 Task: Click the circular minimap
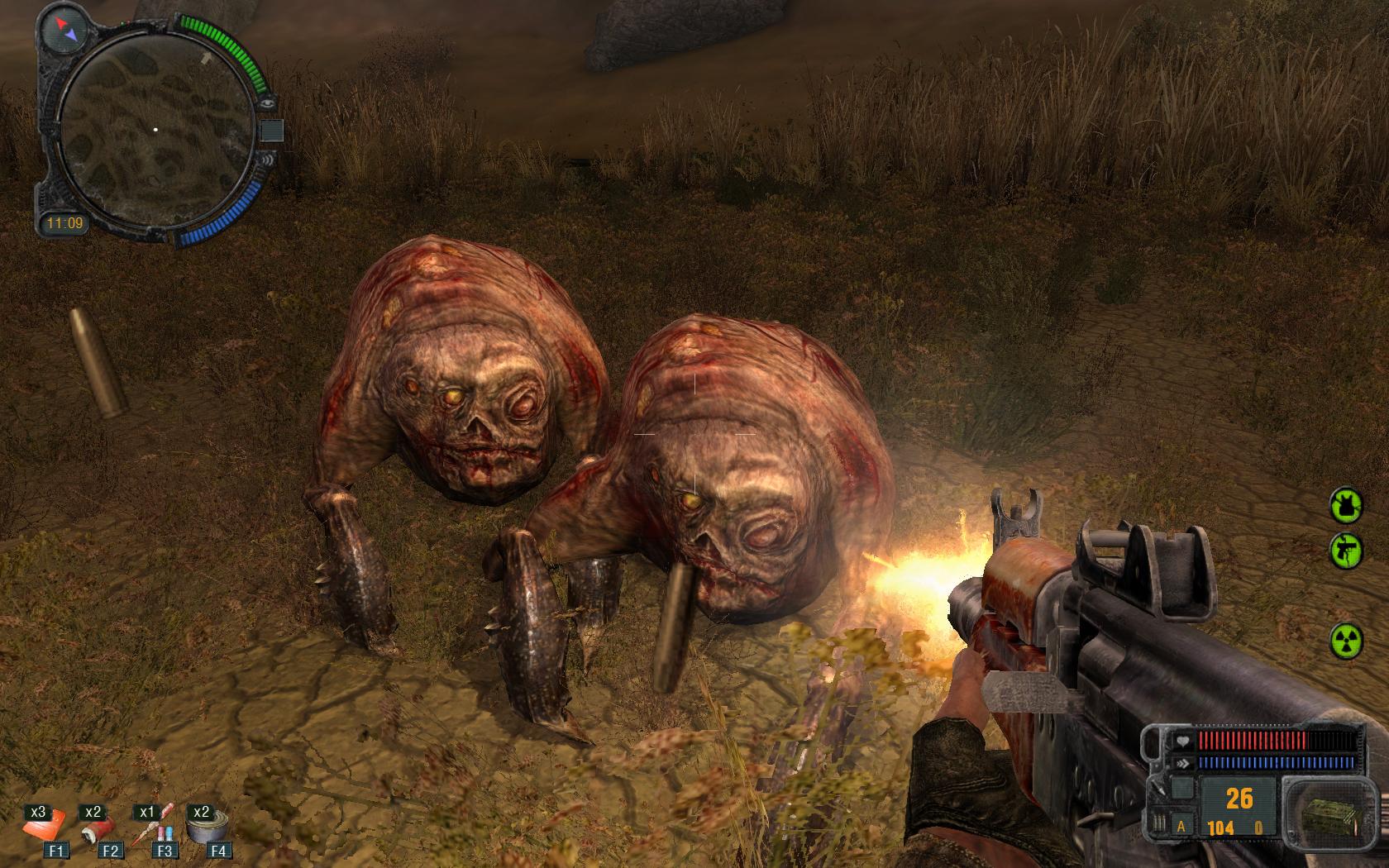point(155,130)
